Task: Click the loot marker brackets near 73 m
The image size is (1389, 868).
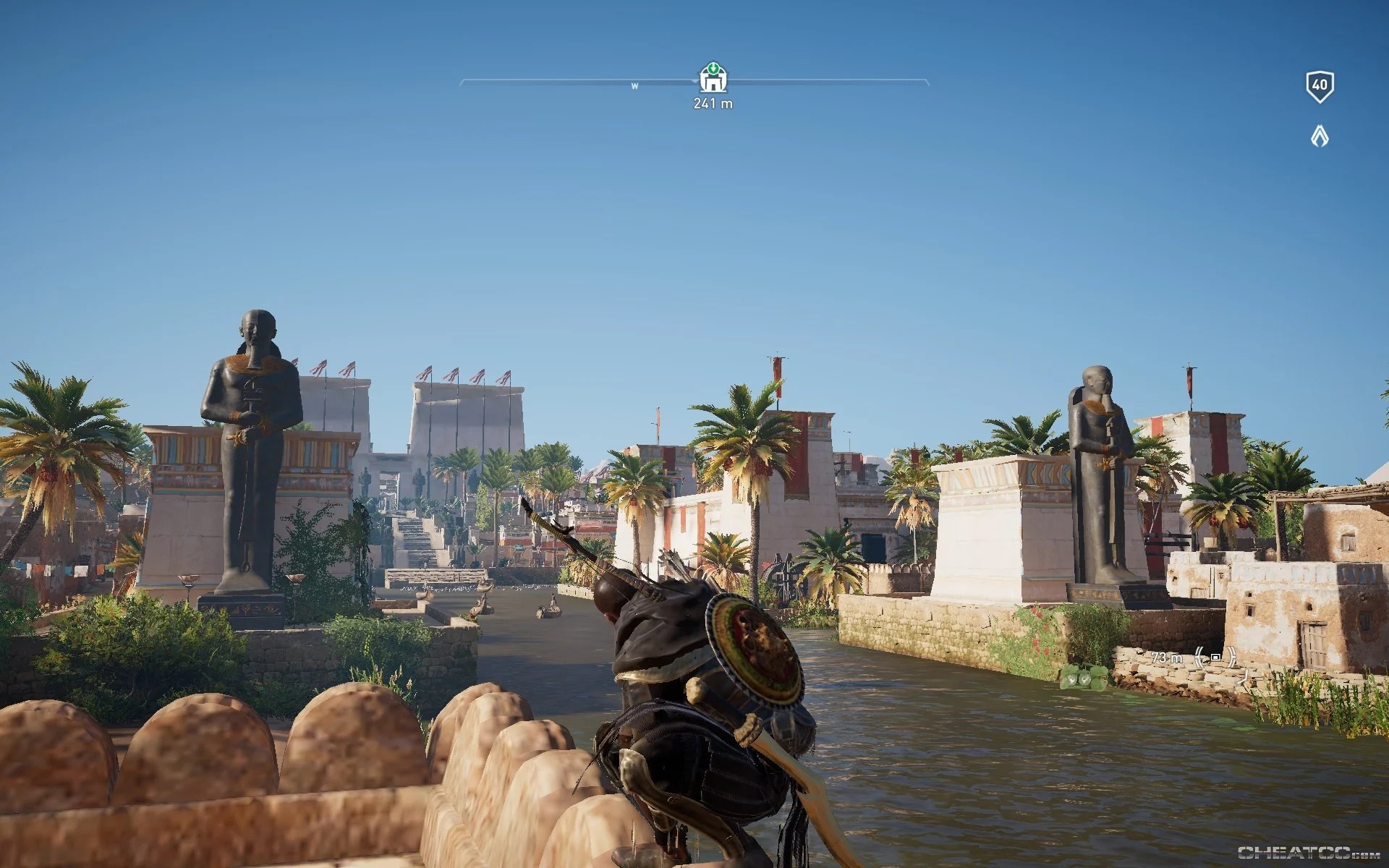Action: coord(1215,657)
